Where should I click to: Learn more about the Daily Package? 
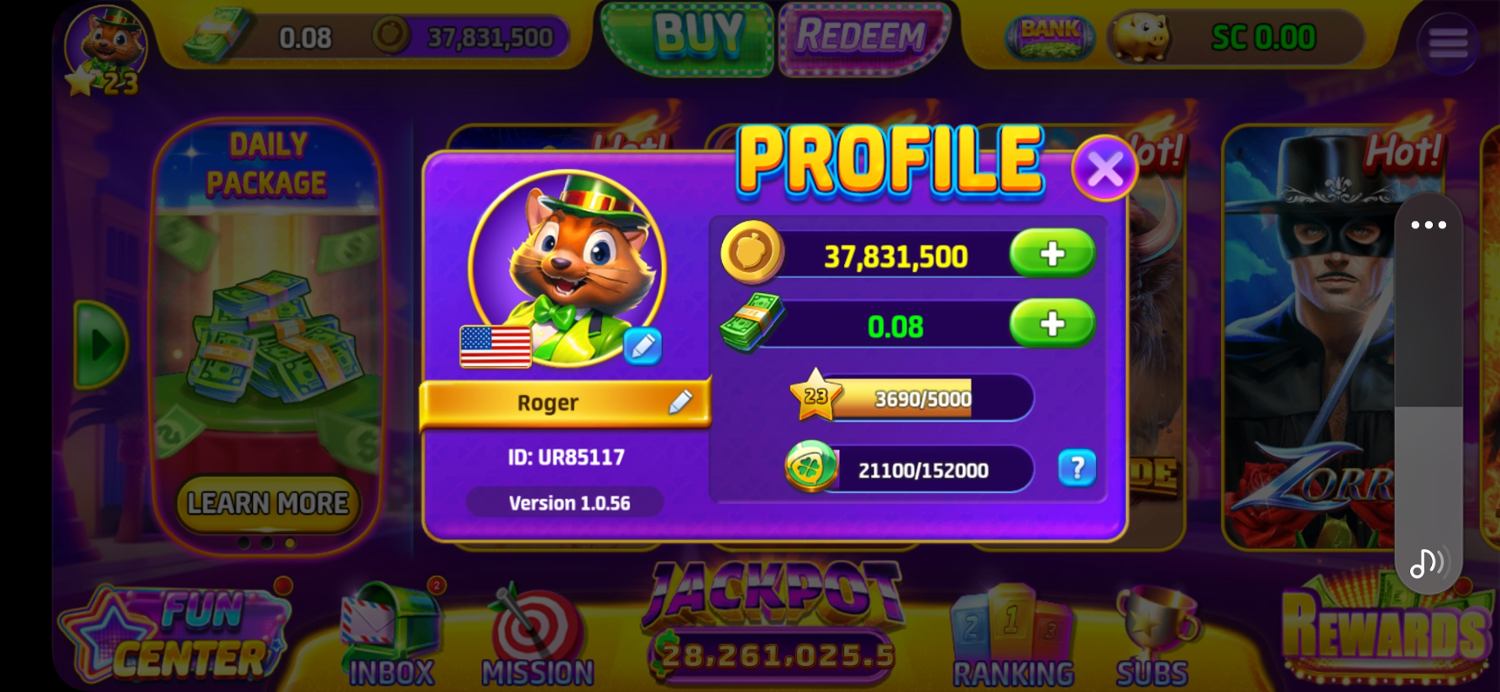click(268, 503)
